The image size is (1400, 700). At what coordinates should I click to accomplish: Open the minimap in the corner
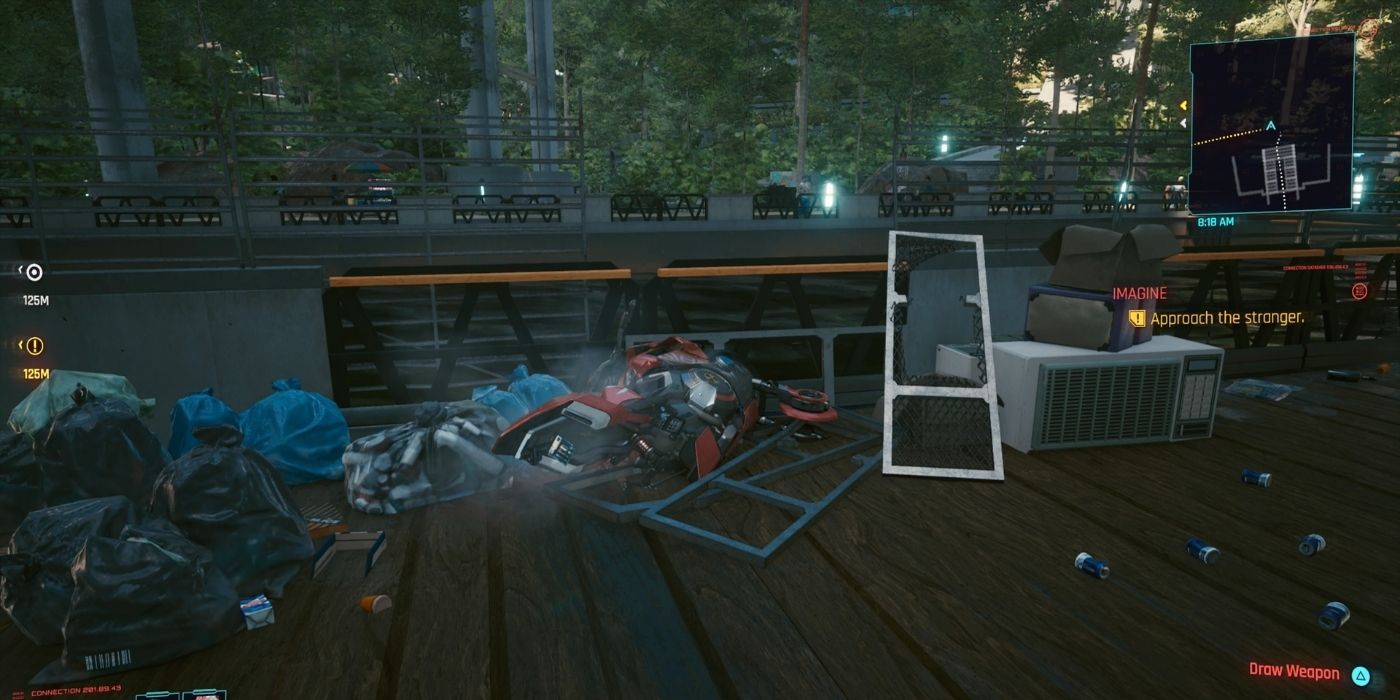1271,122
